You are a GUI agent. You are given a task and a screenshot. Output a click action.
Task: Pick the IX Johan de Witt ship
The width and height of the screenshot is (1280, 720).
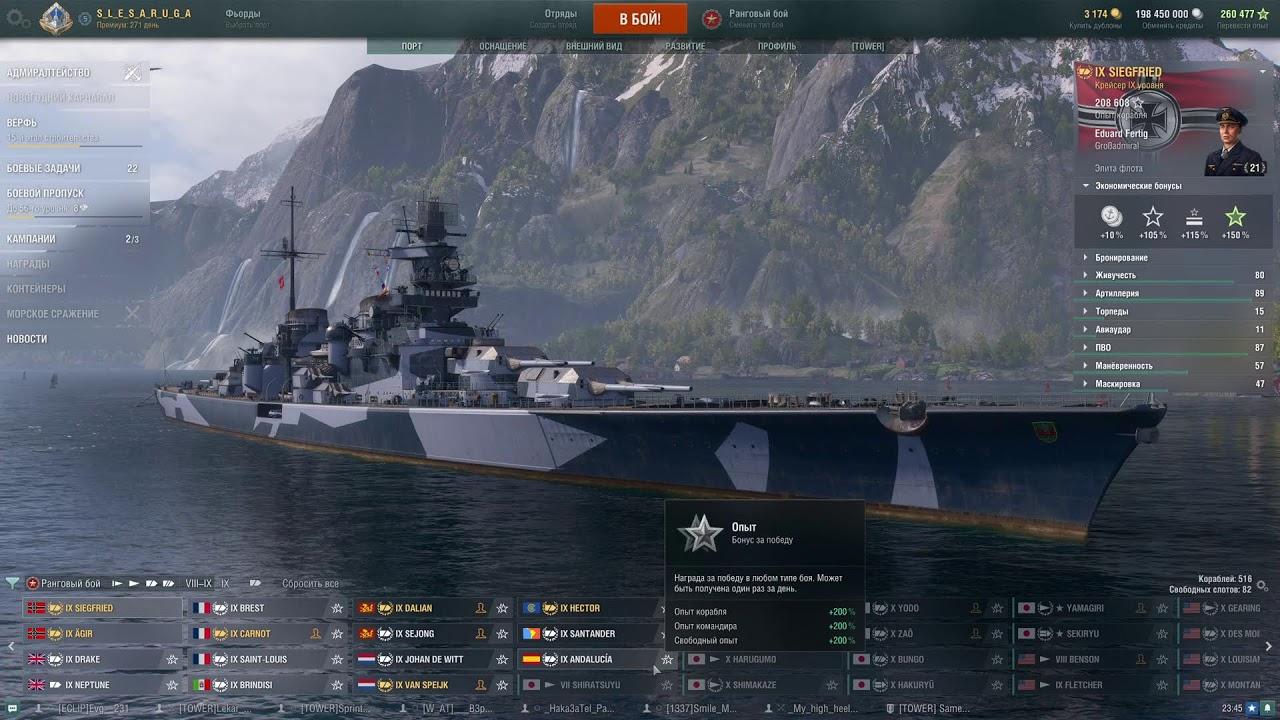point(429,660)
